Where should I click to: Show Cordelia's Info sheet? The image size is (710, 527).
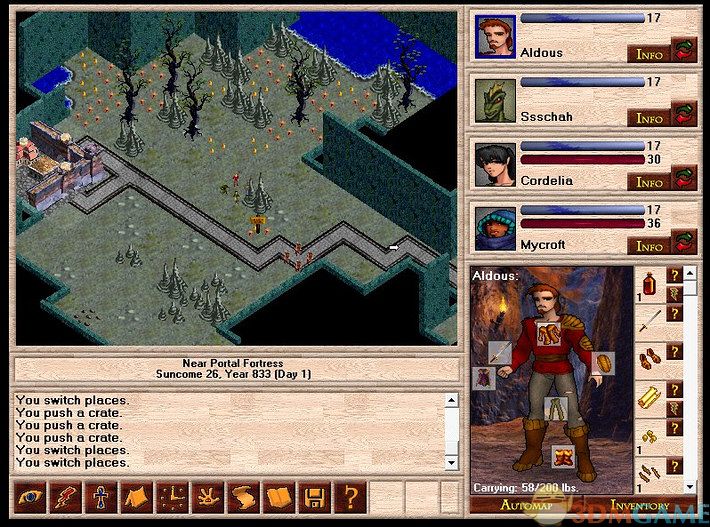650,182
